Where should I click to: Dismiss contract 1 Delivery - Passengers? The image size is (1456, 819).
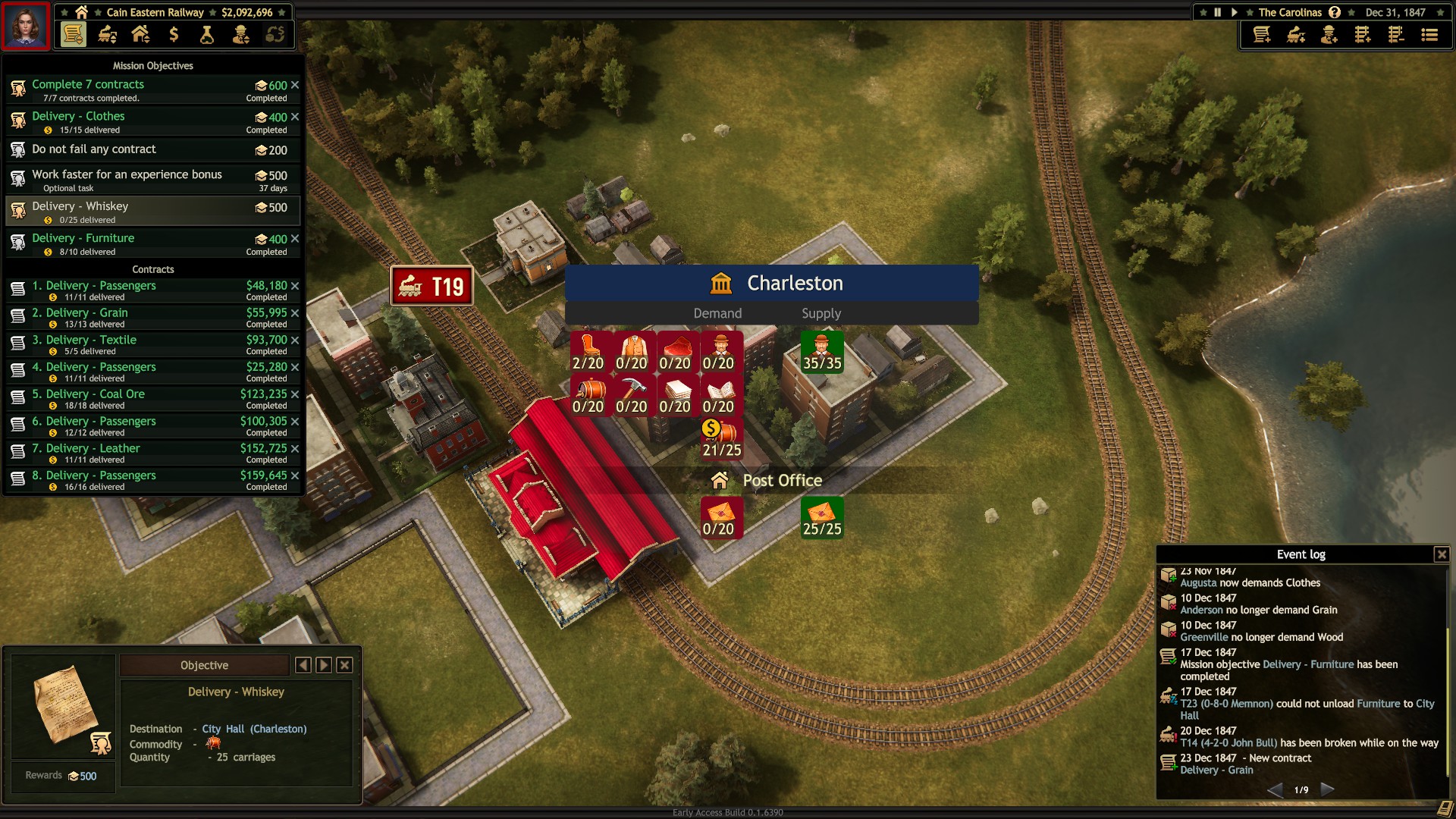tap(295, 286)
